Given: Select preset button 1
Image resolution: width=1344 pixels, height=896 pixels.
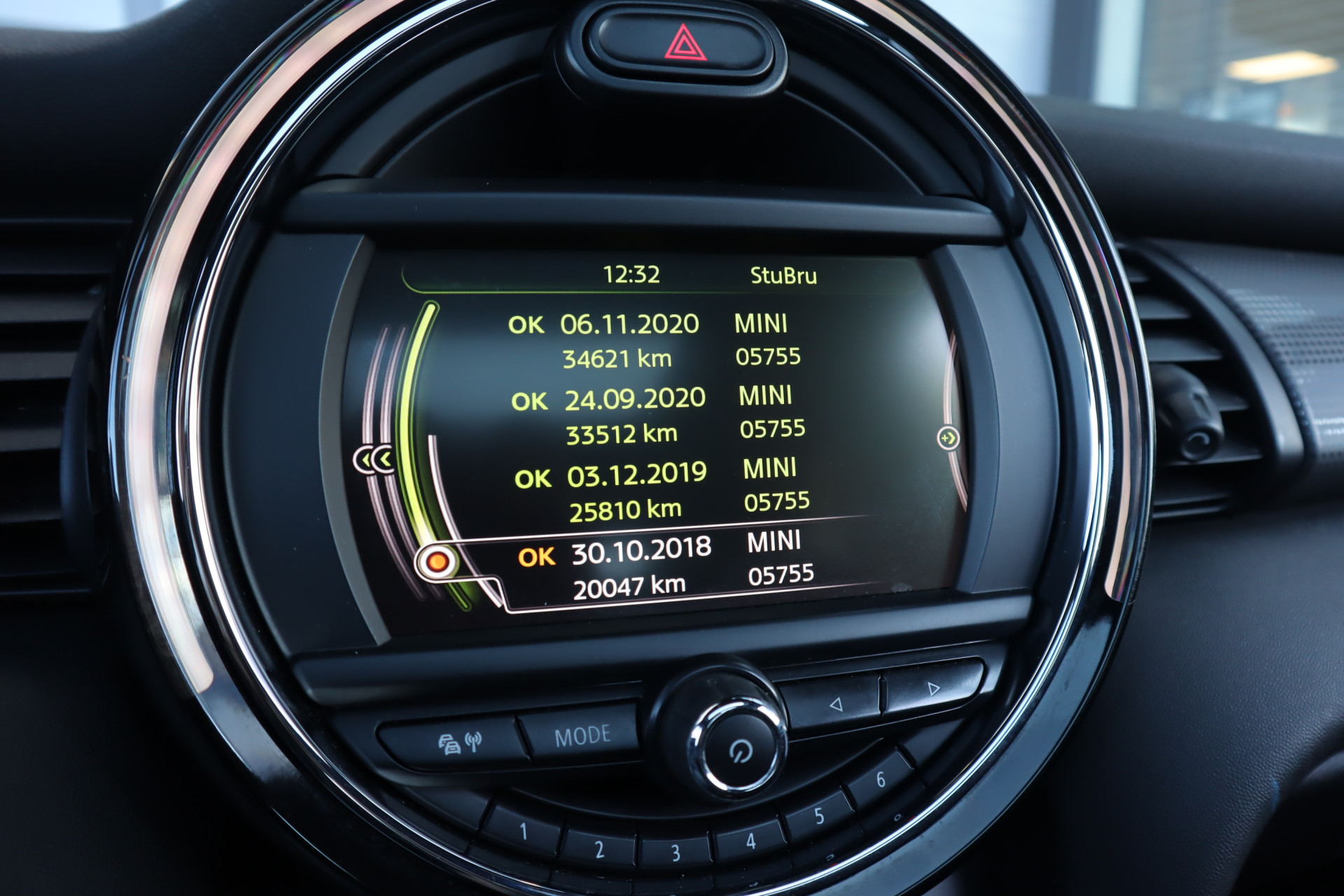Looking at the screenshot, I should coord(523,832).
